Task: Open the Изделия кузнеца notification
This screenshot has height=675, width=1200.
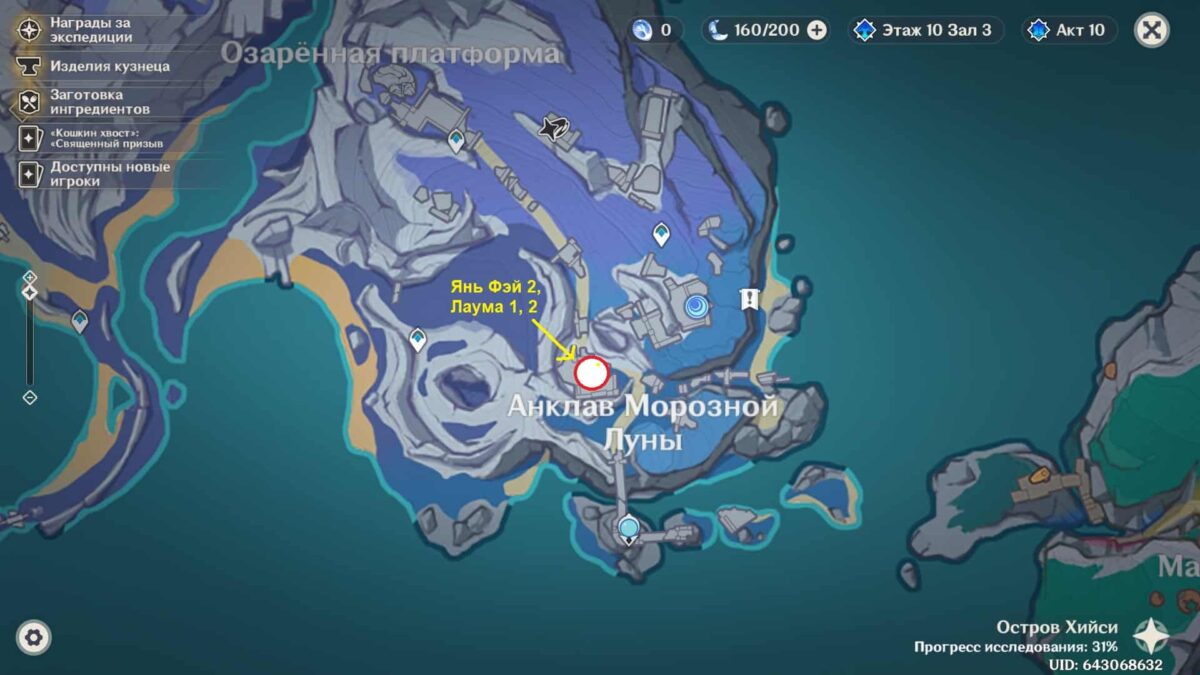Action: point(95,66)
